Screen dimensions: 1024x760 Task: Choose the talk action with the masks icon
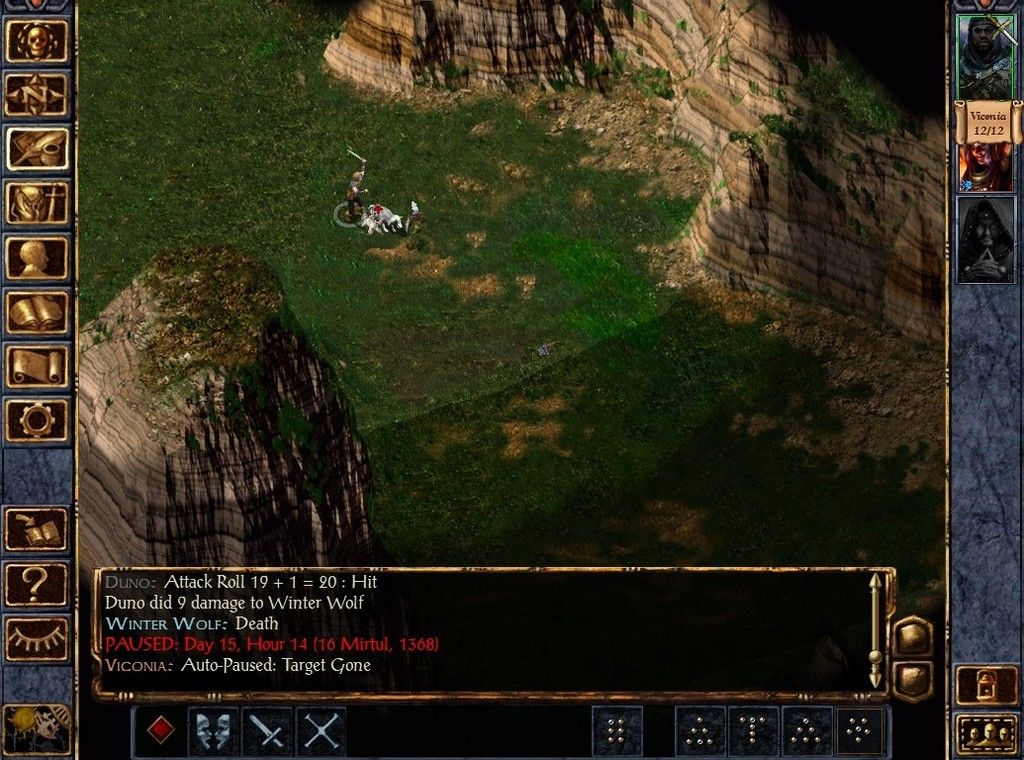click(x=213, y=731)
